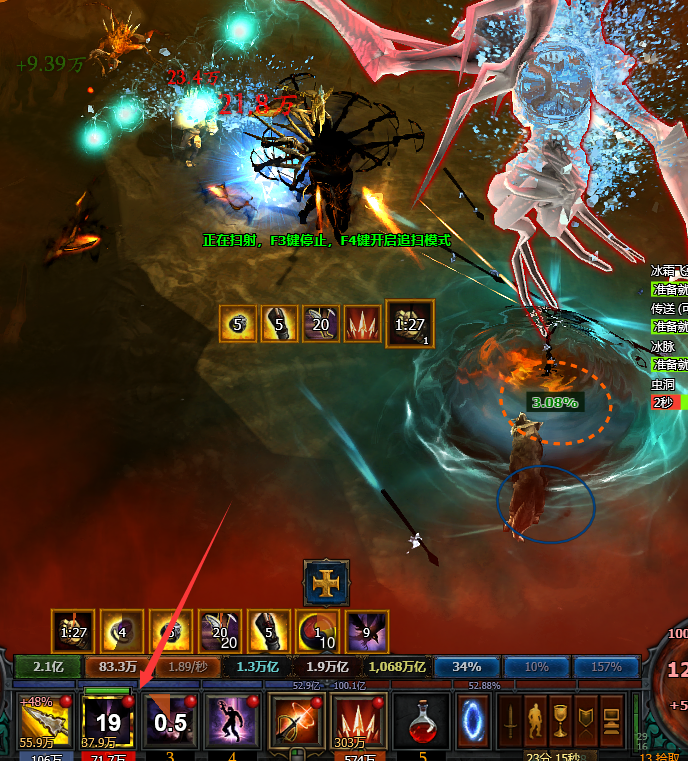Trigger the red multi-arrow volley skill

click(x=358, y=719)
